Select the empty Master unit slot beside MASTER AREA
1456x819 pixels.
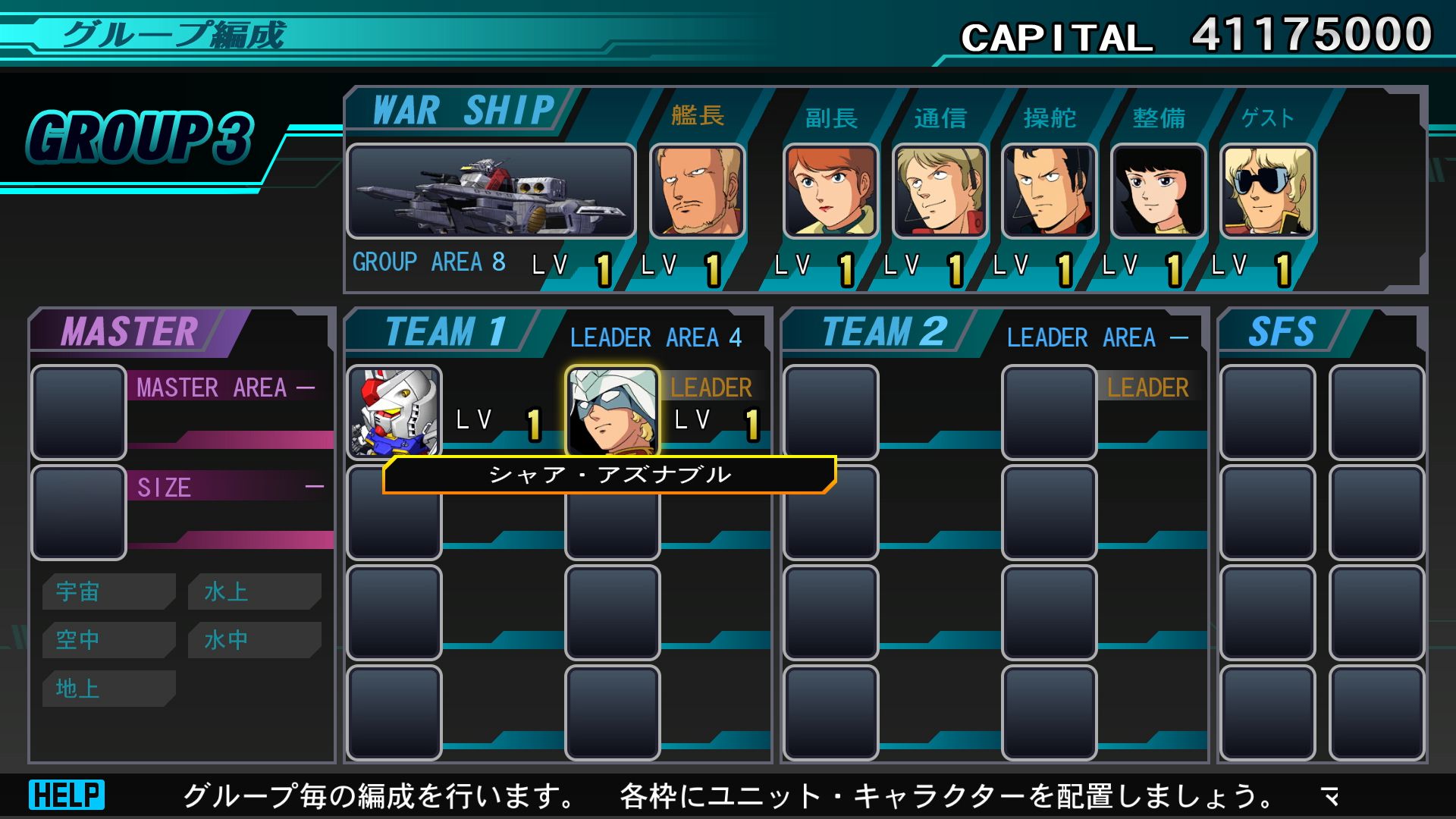tap(78, 413)
